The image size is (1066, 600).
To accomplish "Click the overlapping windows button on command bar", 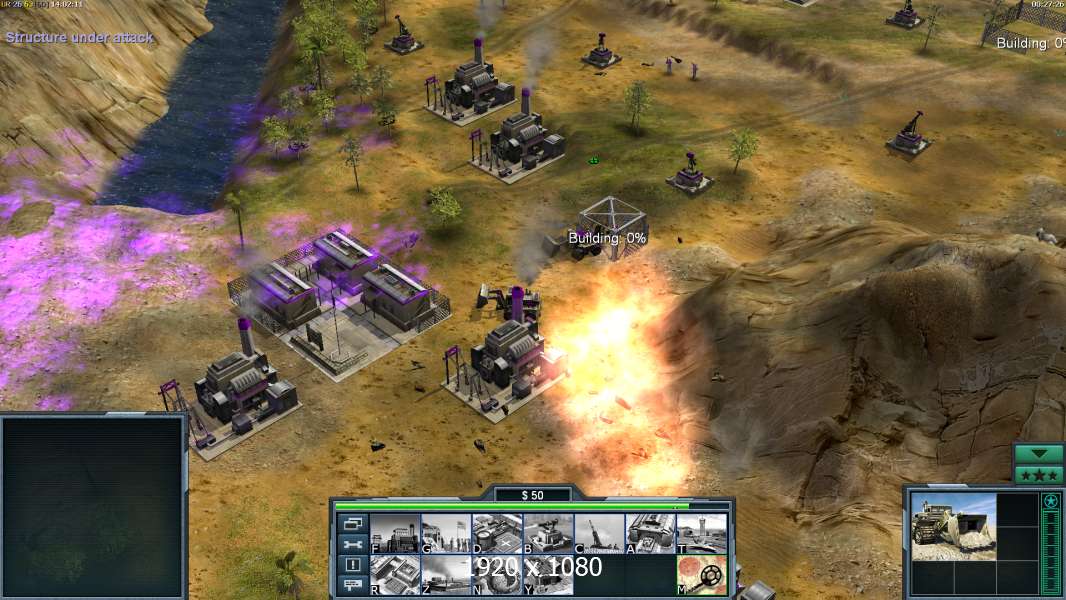I will click(x=353, y=523).
